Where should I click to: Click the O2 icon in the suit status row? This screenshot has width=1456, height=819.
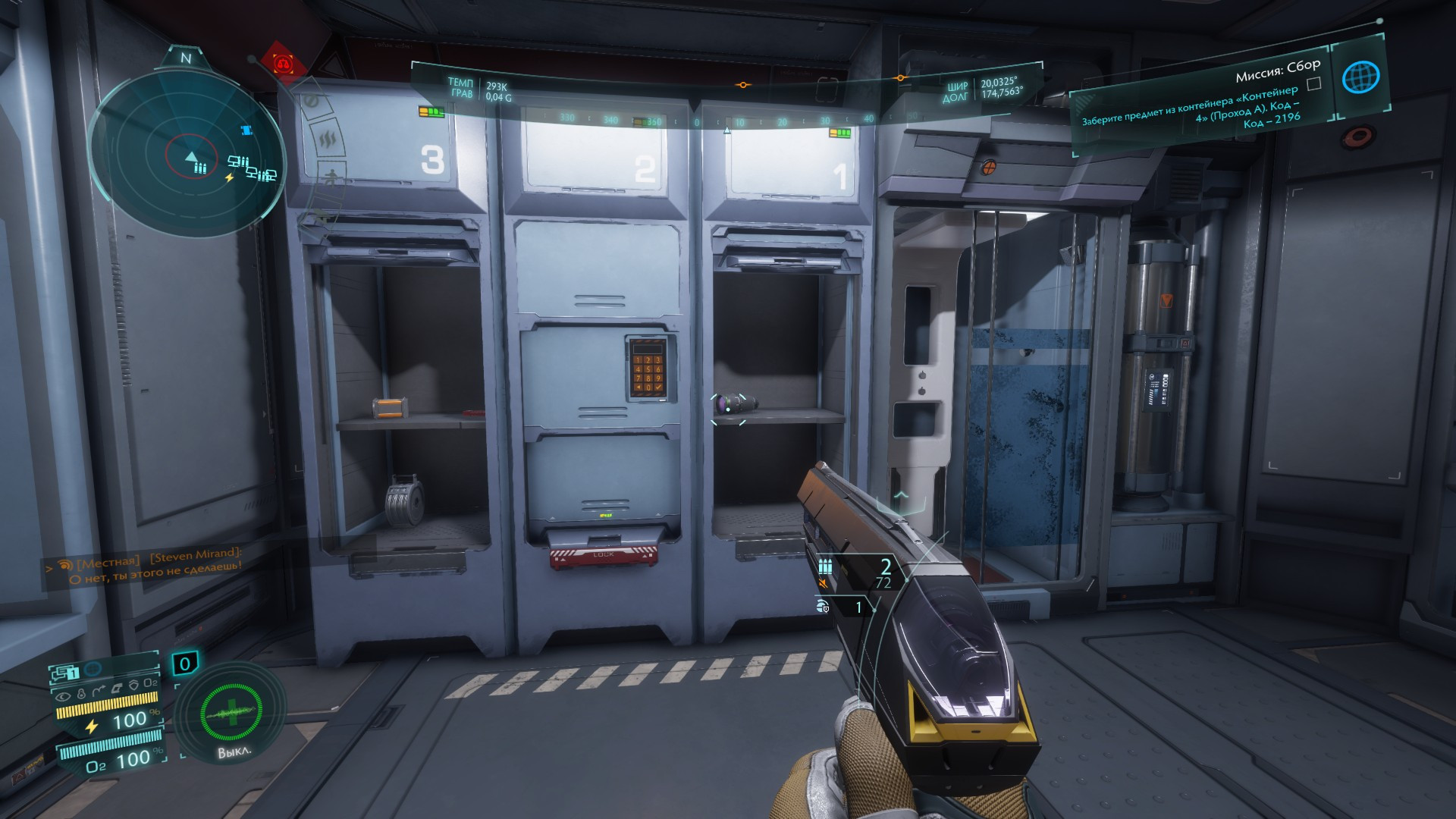[150, 683]
